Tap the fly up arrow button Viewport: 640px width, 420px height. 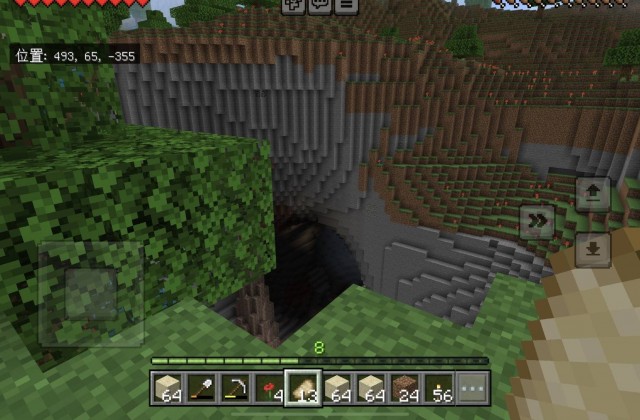click(x=593, y=194)
